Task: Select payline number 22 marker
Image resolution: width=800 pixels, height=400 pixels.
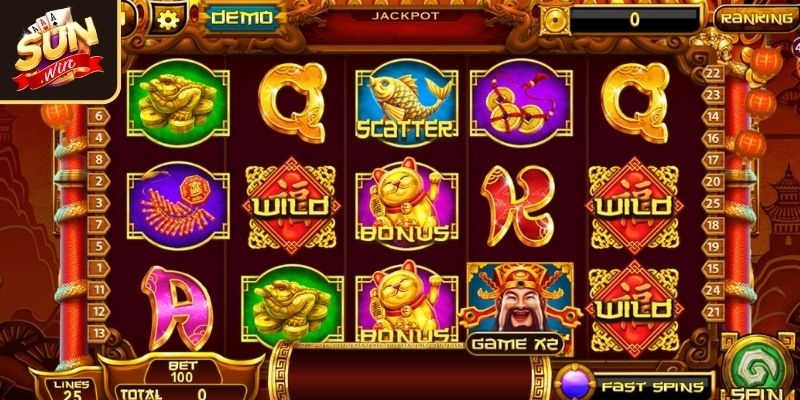Action: coord(713,72)
